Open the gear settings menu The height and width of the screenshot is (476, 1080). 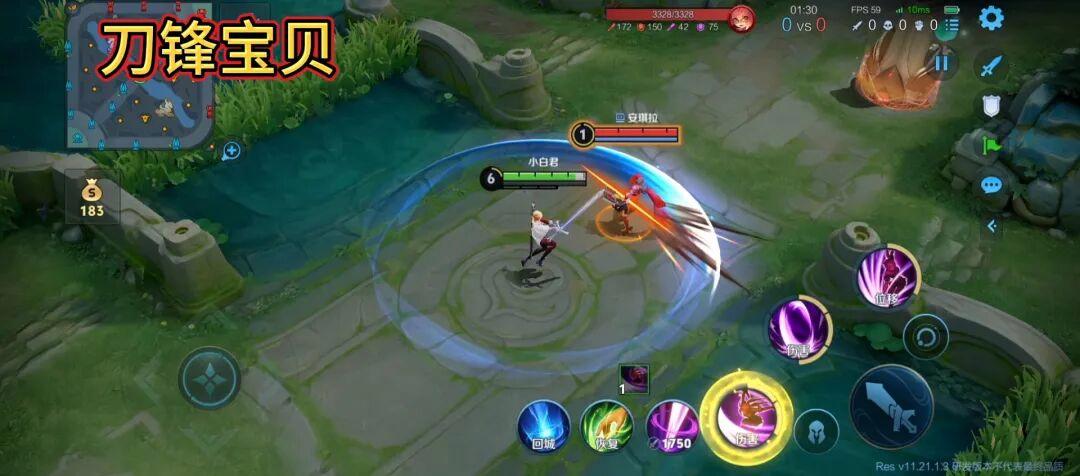tap(991, 18)
